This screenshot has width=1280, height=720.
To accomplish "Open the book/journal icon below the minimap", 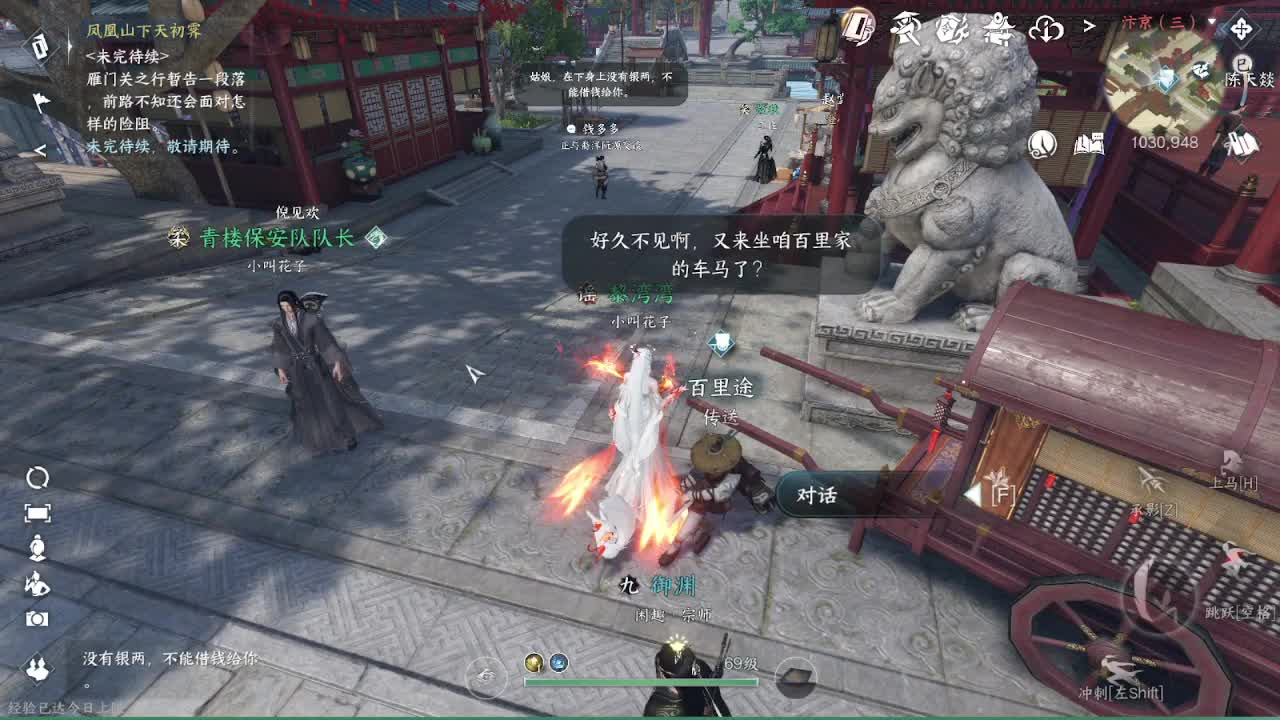I will click(1090, 144).
